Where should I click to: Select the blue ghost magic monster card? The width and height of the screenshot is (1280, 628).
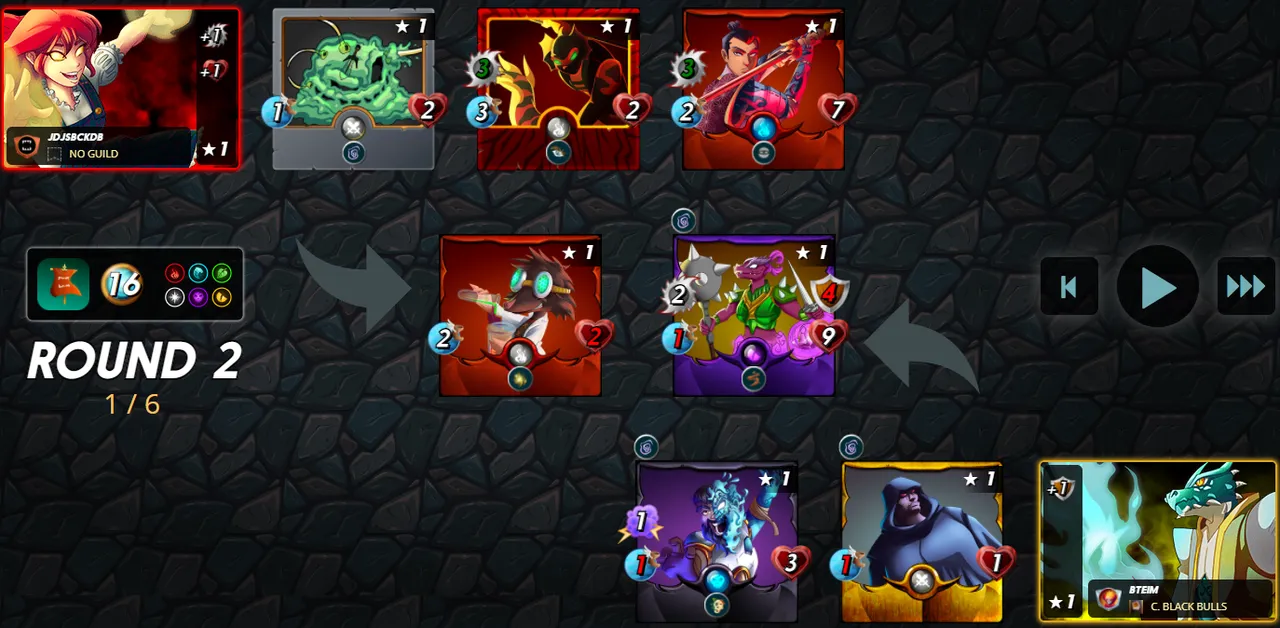pos(716,540)
